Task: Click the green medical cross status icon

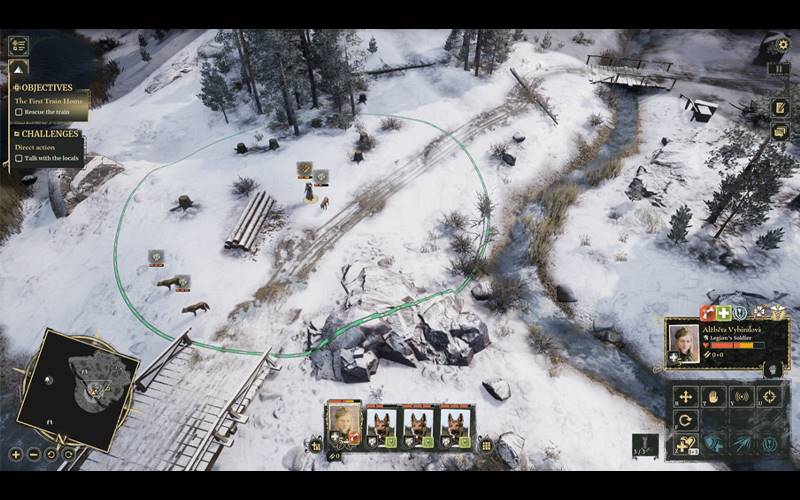Action: pos(723,312)
